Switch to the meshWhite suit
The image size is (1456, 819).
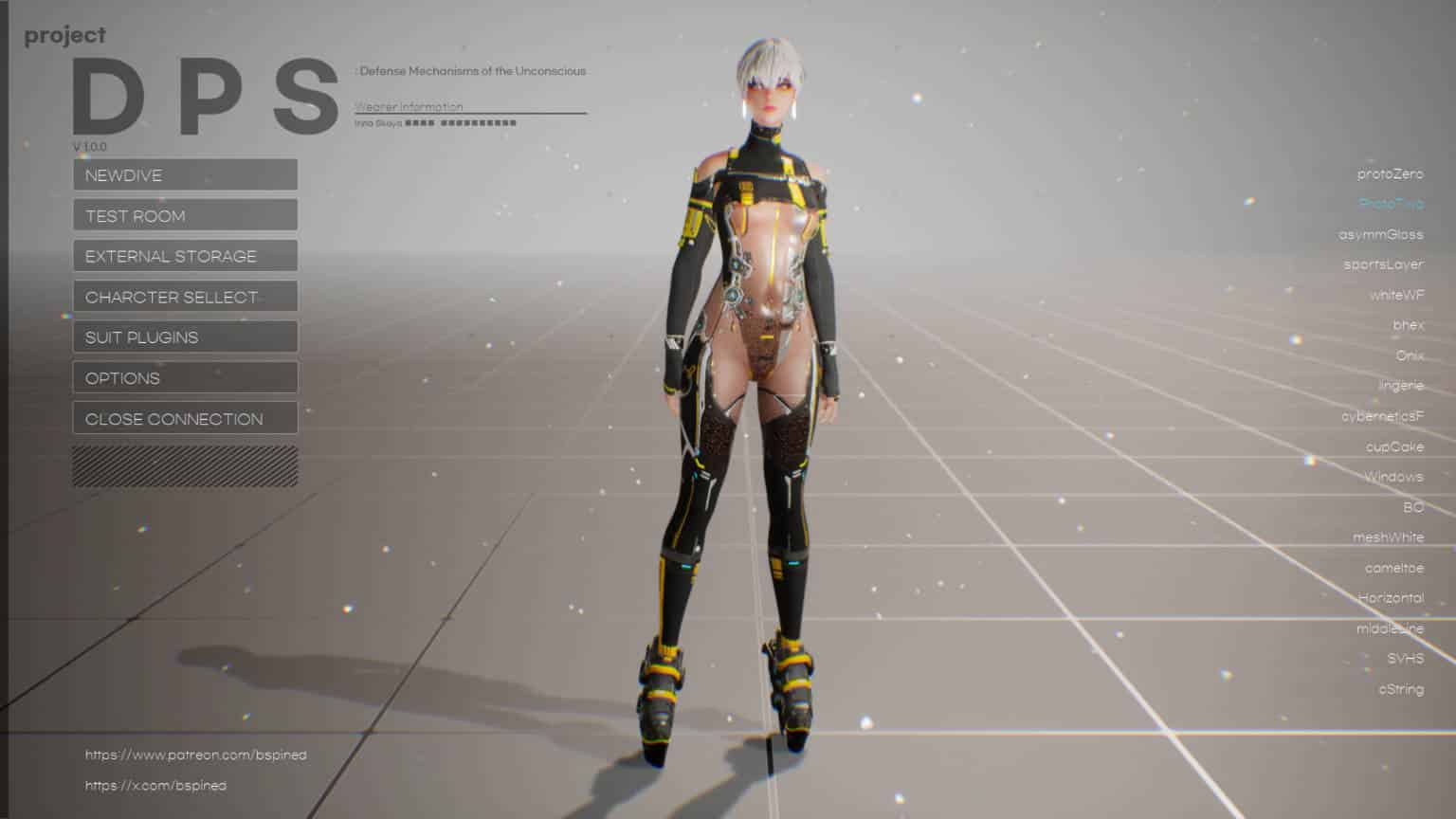pyautogui.click(x=1388, y=537)
